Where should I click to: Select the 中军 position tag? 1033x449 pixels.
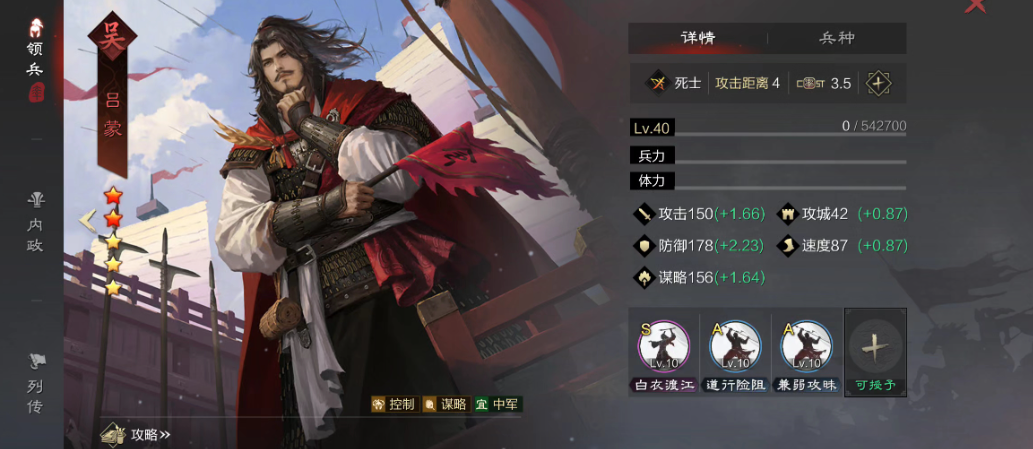coord(497,404)
